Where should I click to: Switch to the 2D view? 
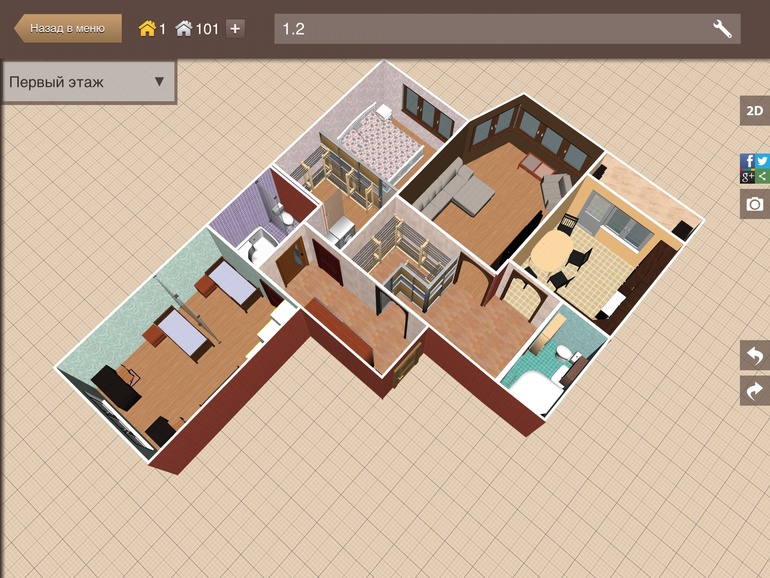coord(754,111)
